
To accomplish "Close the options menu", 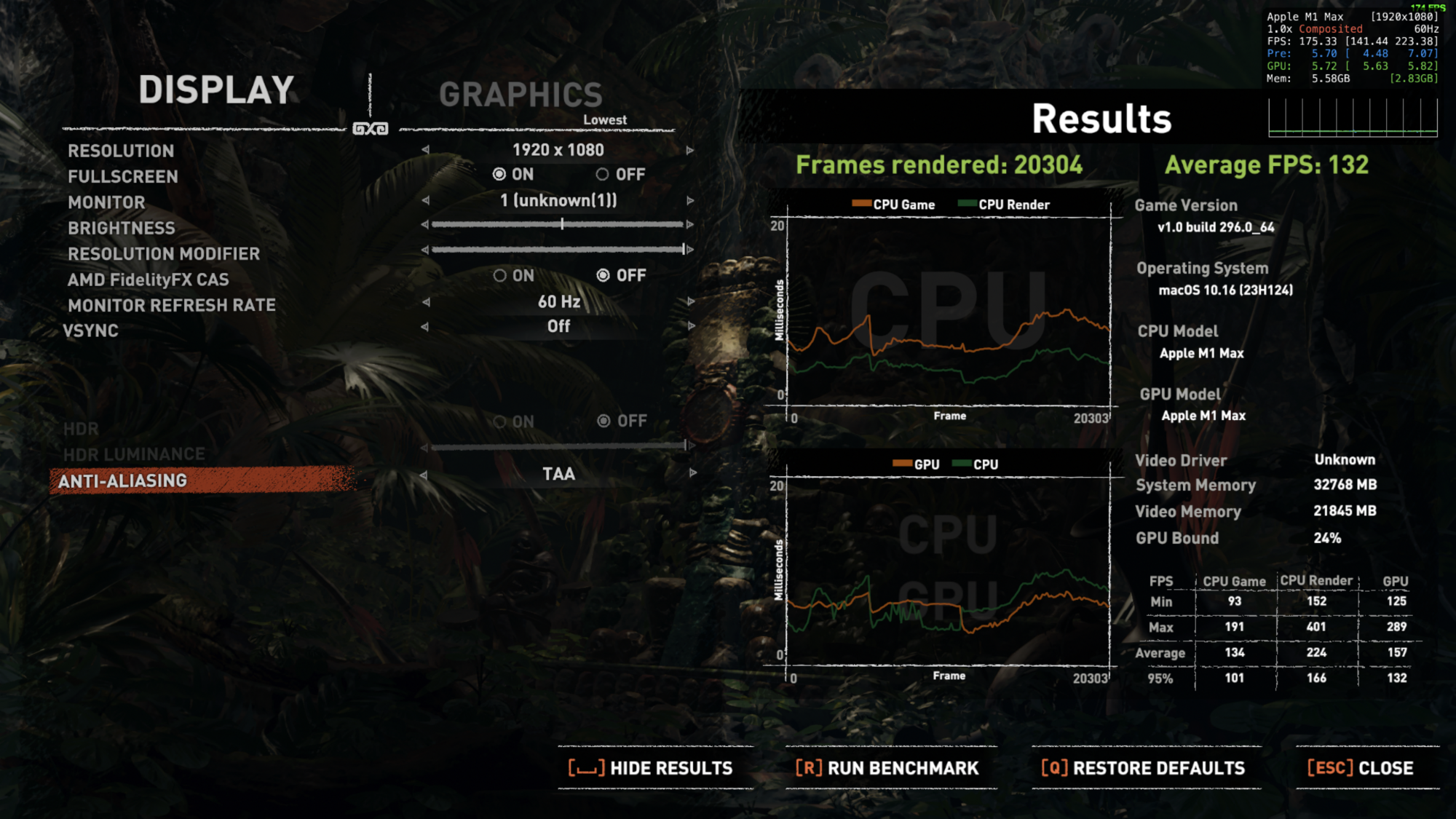I will point(1360,768).
